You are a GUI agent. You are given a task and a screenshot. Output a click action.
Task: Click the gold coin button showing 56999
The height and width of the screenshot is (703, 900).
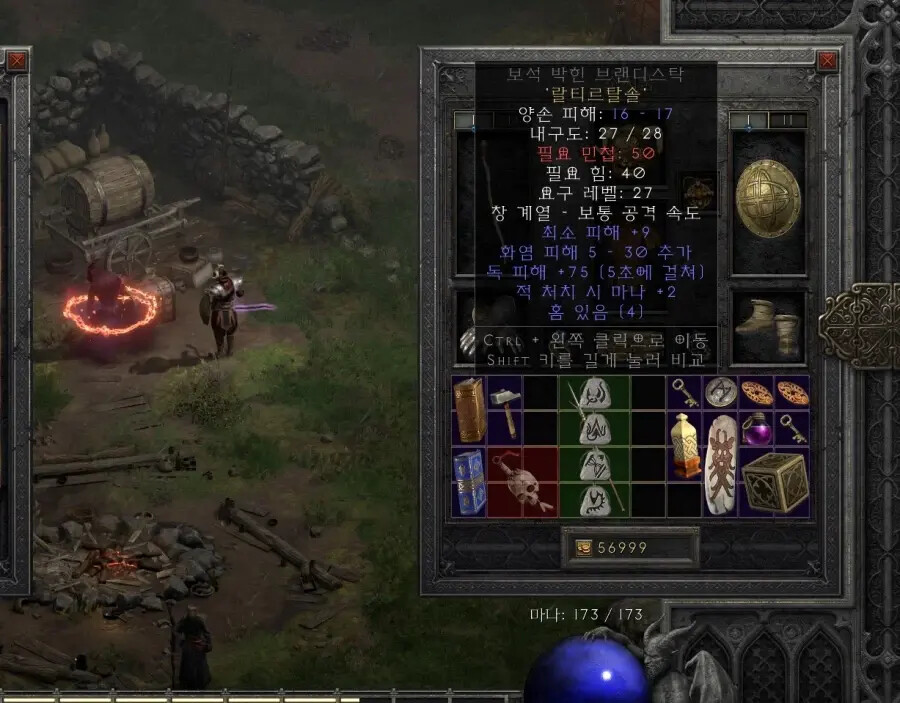[x=581, y=548]
